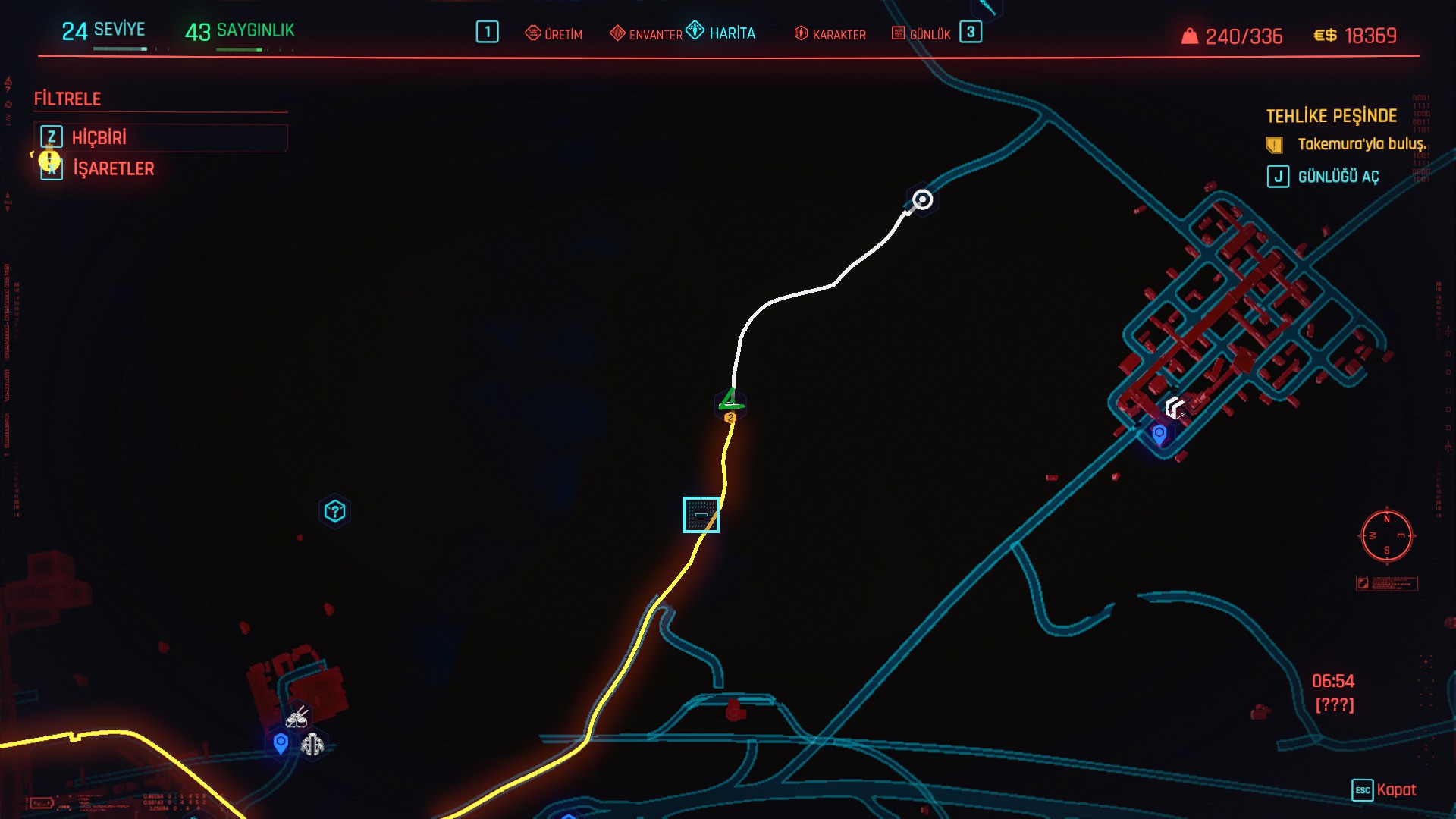Viewport: 1456px width, 819px height.
Task: Choose the Hiçbiri filter option
Action: point(99,137)
